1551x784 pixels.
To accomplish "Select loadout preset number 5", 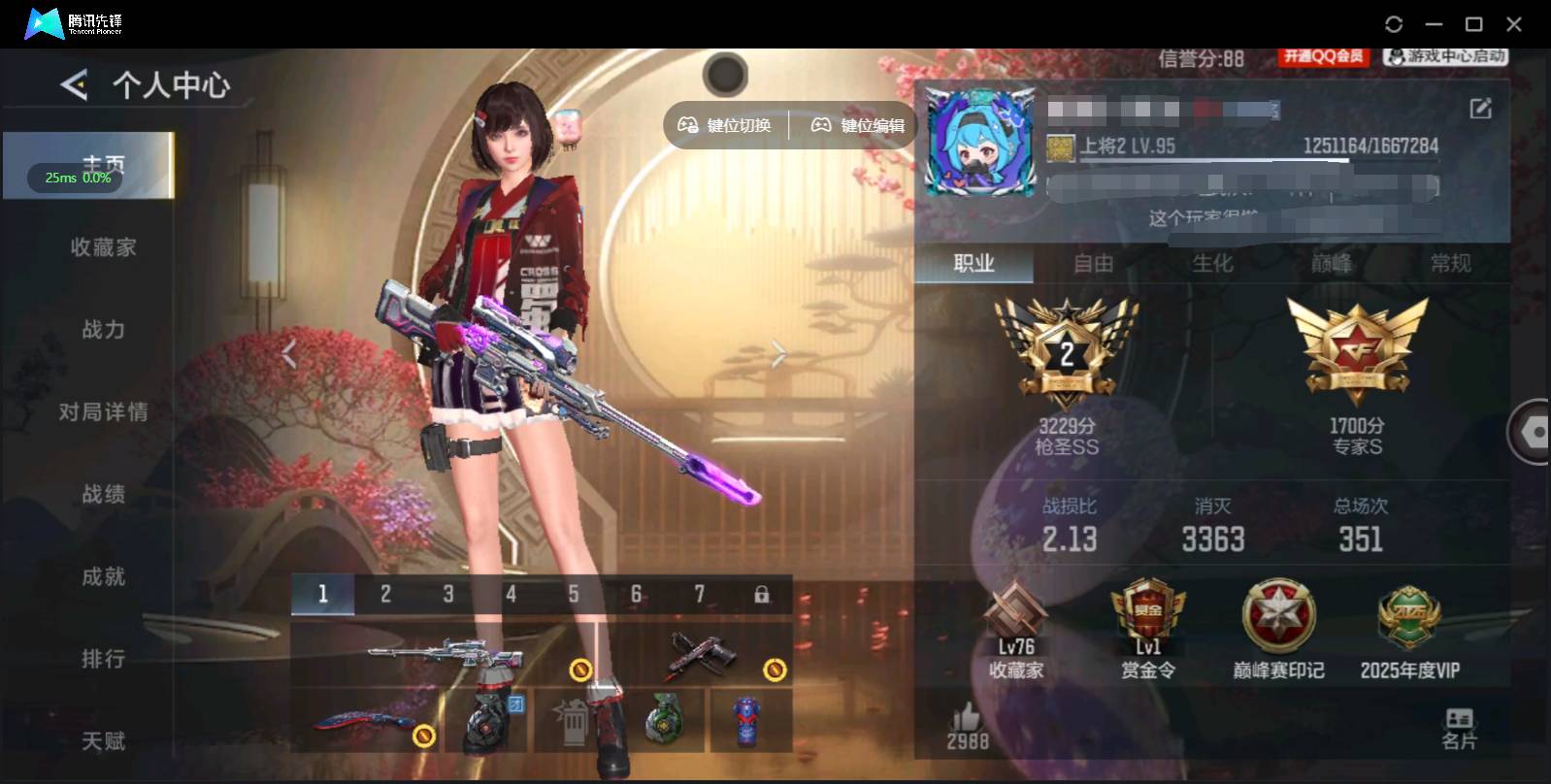I will [x=574, y=594].
